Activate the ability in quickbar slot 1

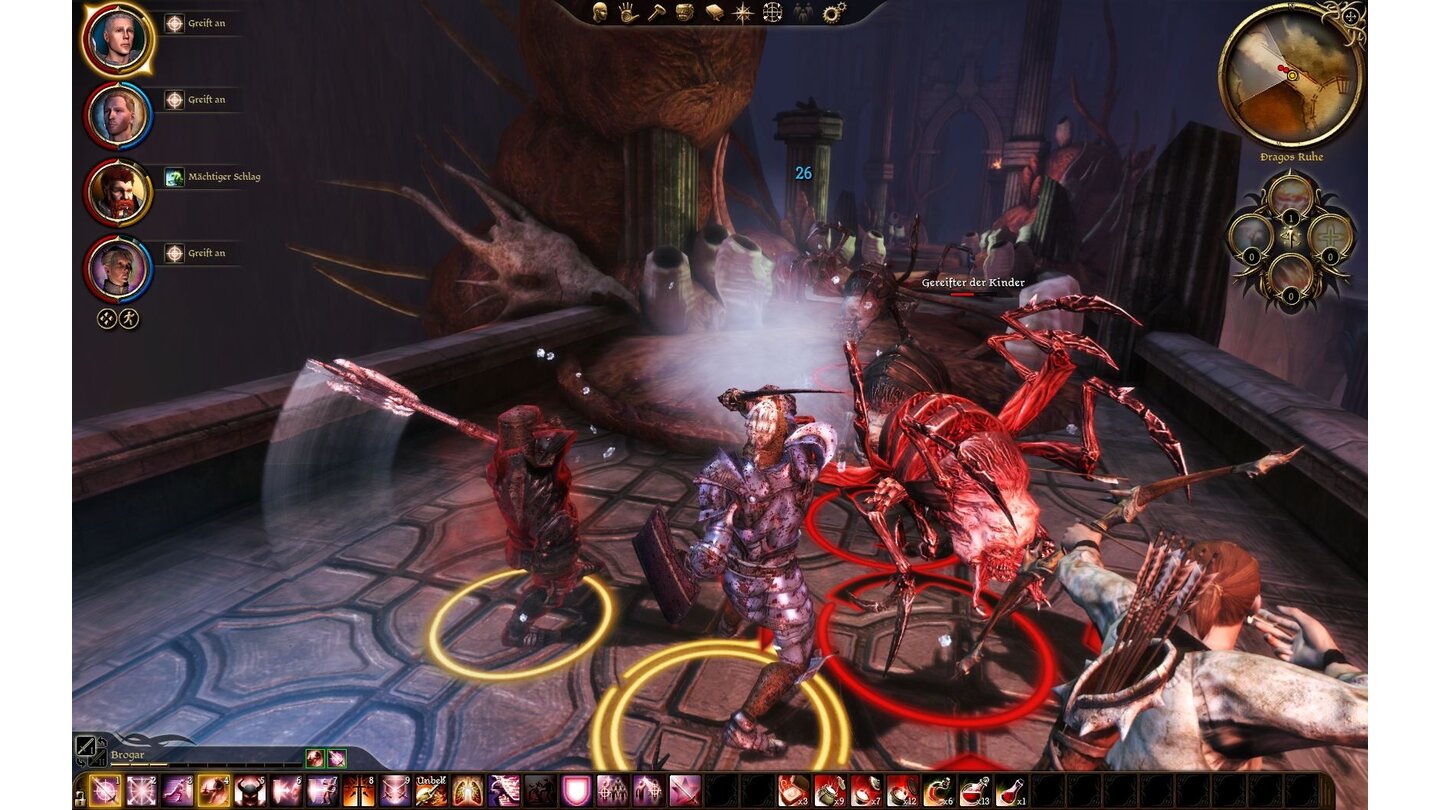(x=105, y=791)
